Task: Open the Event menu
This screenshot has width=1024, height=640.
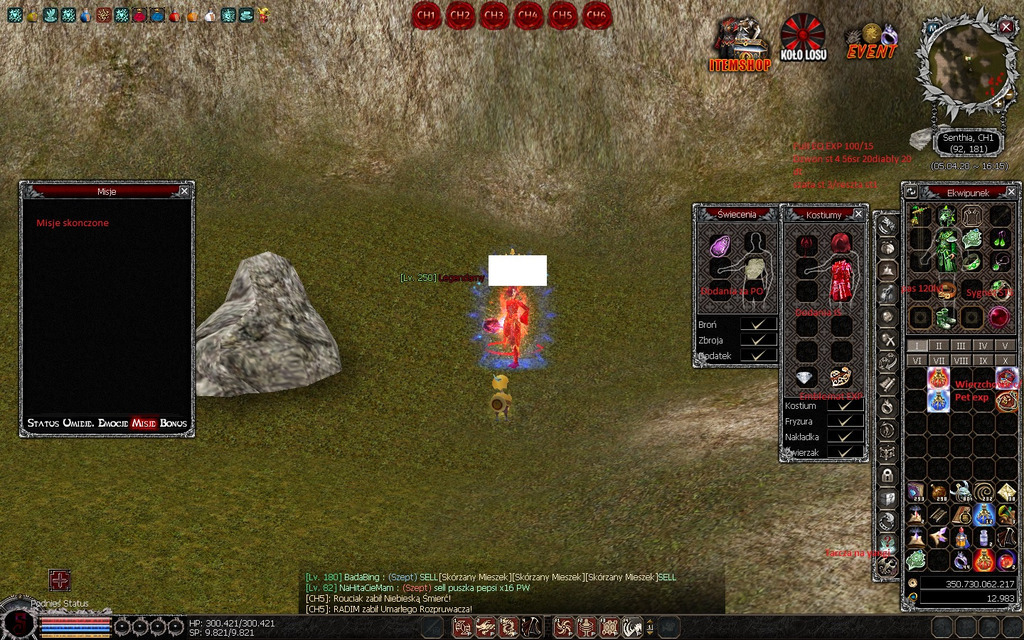Action: click(871, 44)
